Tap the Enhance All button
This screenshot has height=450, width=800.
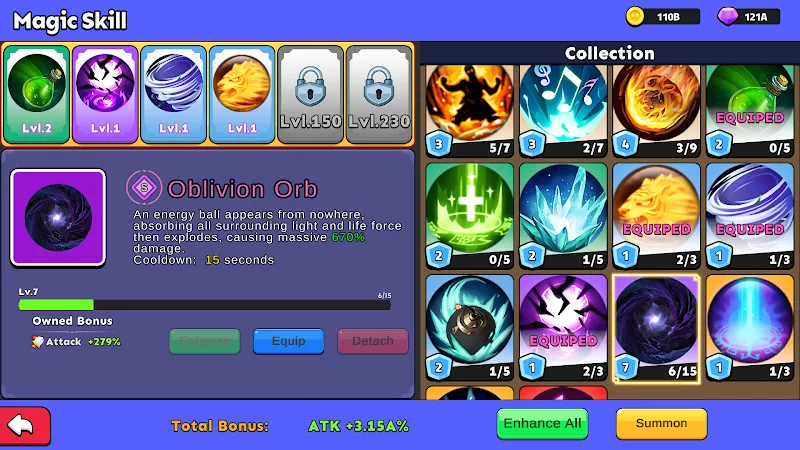coord(542,423)
